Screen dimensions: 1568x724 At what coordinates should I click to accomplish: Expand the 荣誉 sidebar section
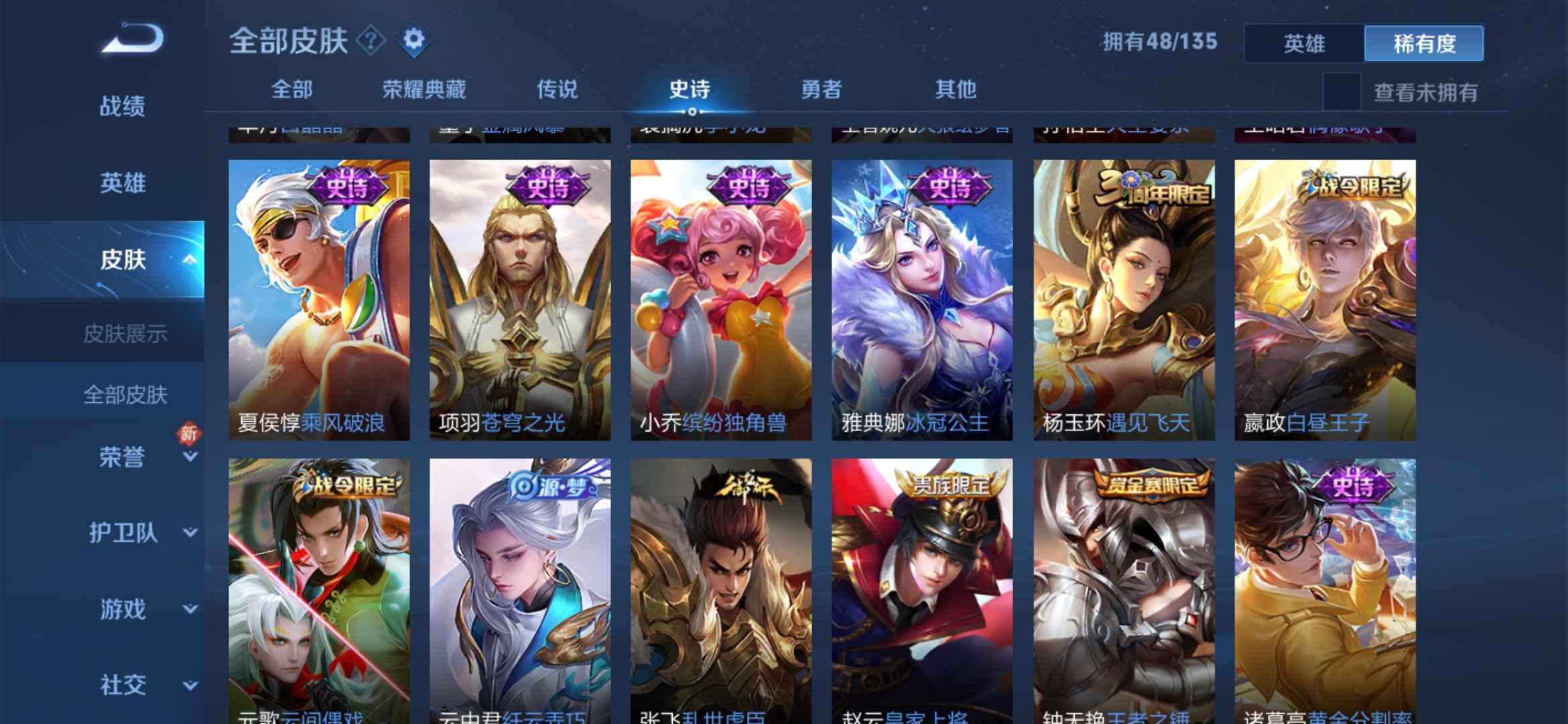121,456
